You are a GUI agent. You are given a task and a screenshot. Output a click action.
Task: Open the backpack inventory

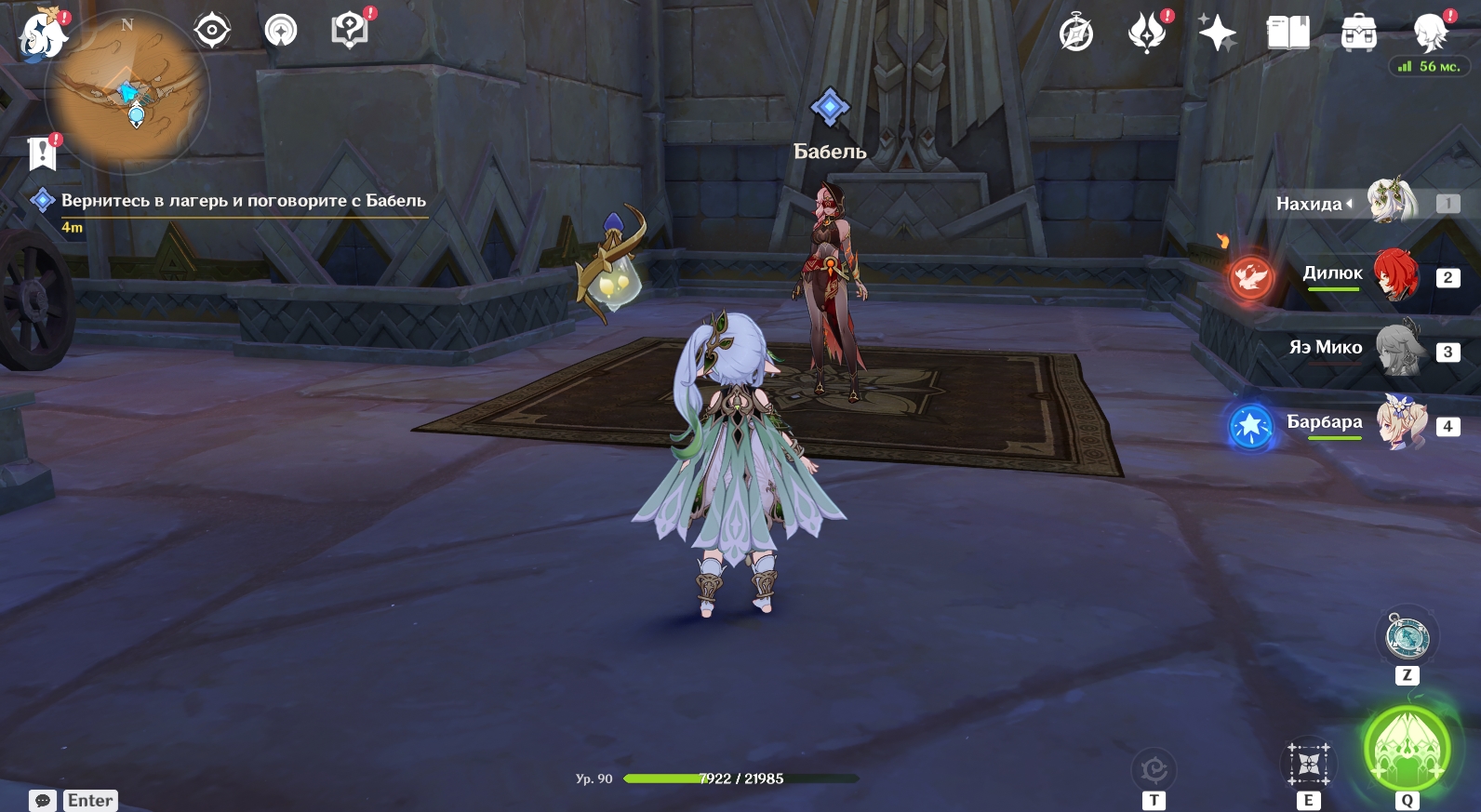pos(1358,33)
